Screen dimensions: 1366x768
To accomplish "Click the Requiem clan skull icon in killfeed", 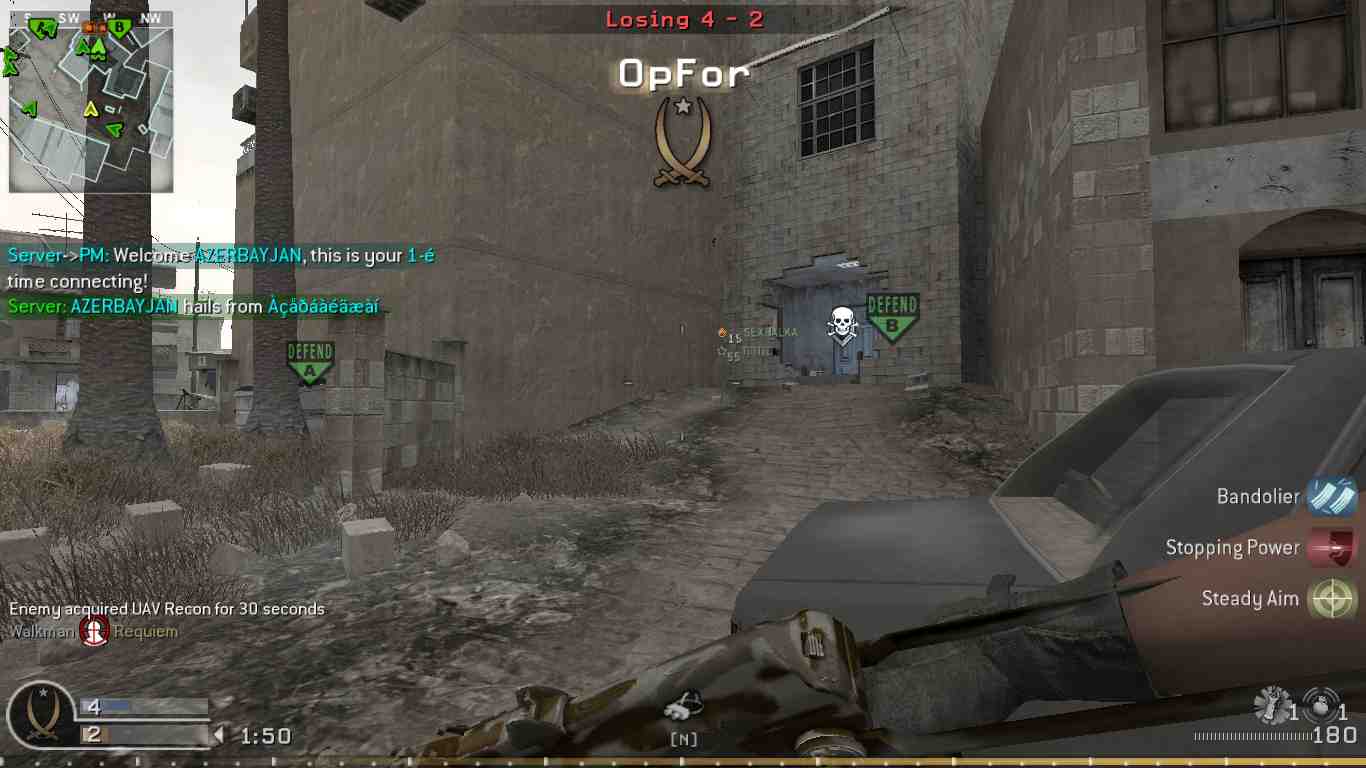I will point(96,631).
